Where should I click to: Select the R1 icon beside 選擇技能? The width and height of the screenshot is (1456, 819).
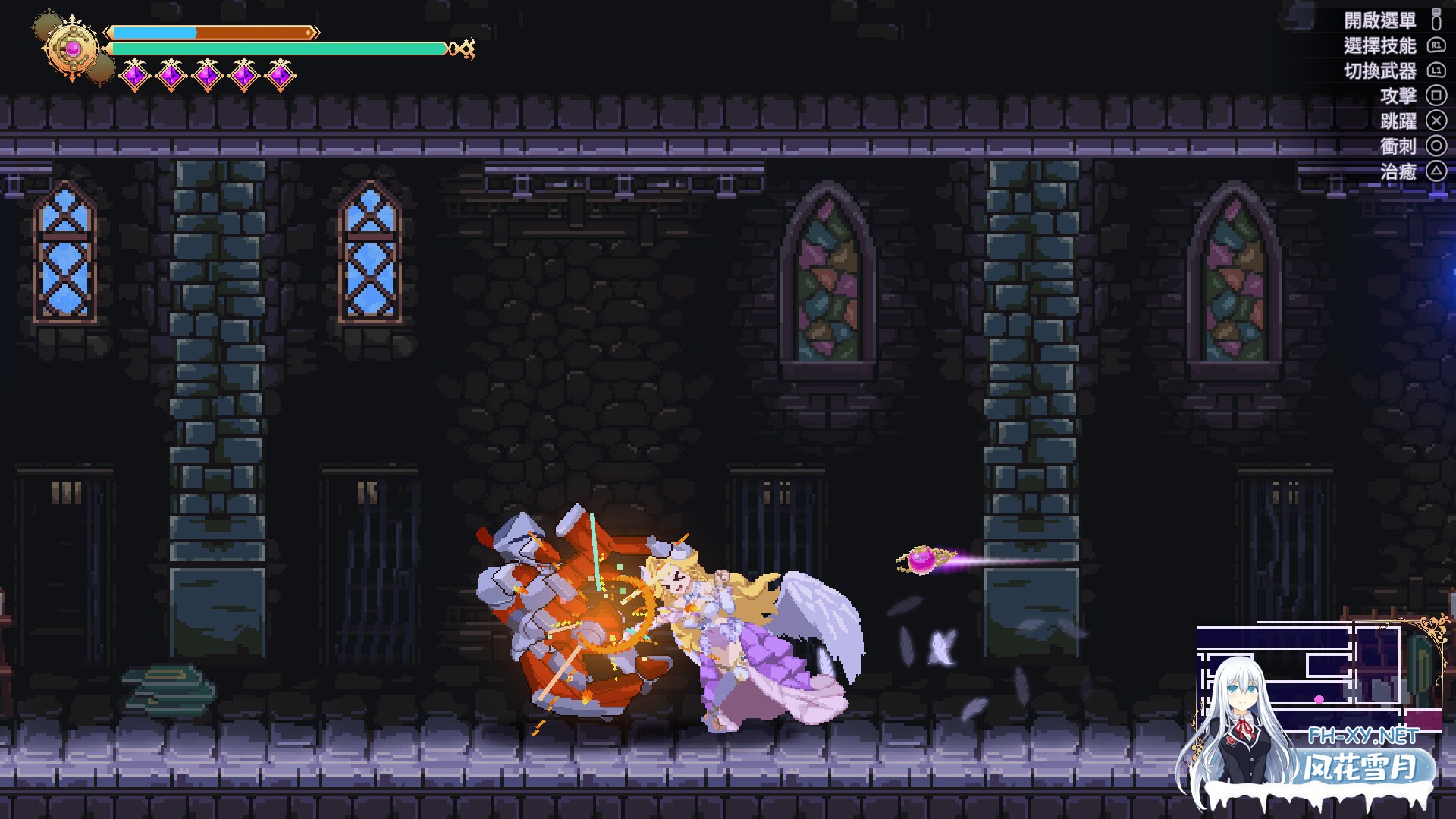tap(1438, 45)
